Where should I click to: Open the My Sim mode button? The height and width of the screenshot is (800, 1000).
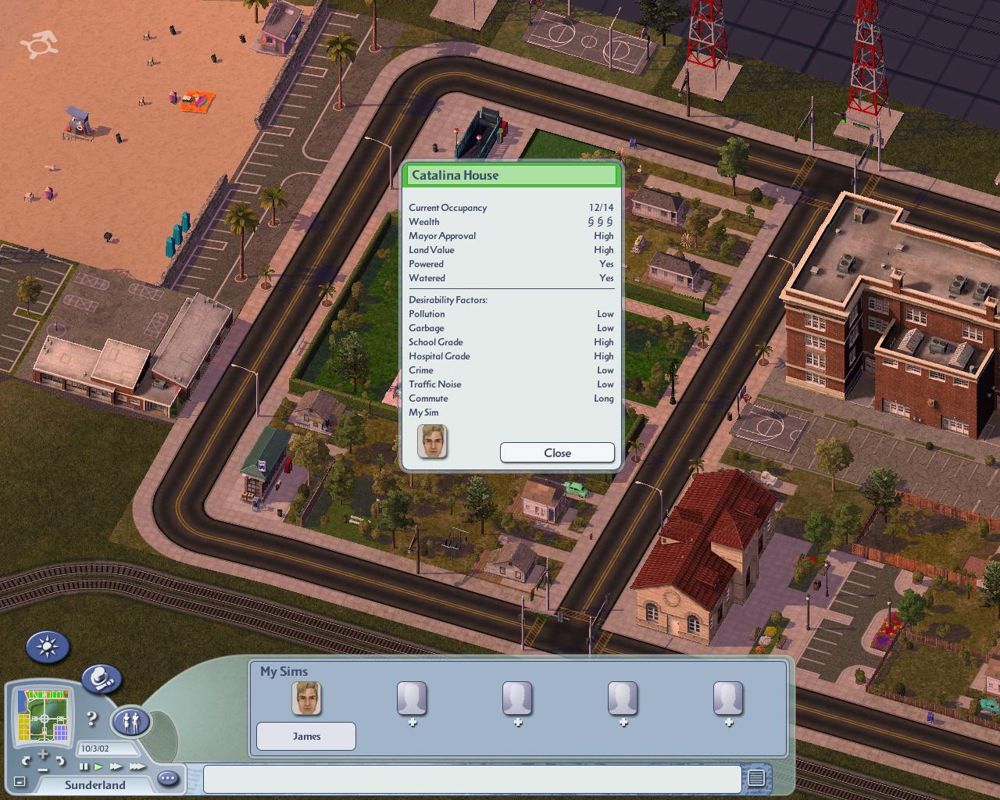(131, 721)
